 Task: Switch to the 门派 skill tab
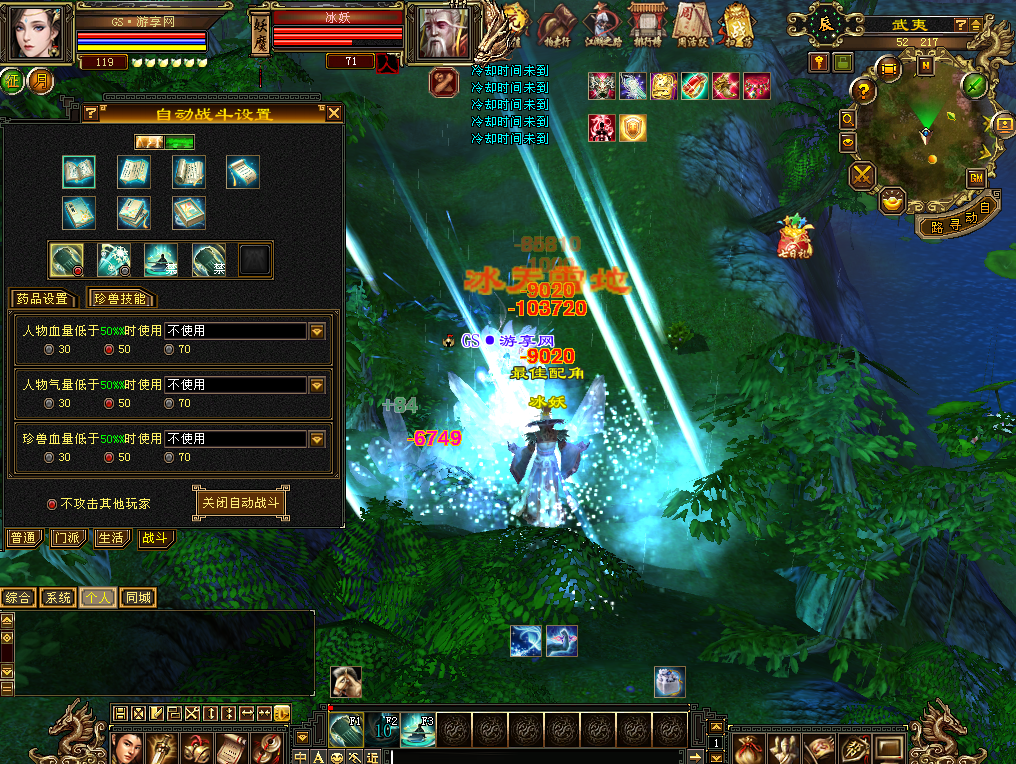pyautogui.click(x=68, y=538)
